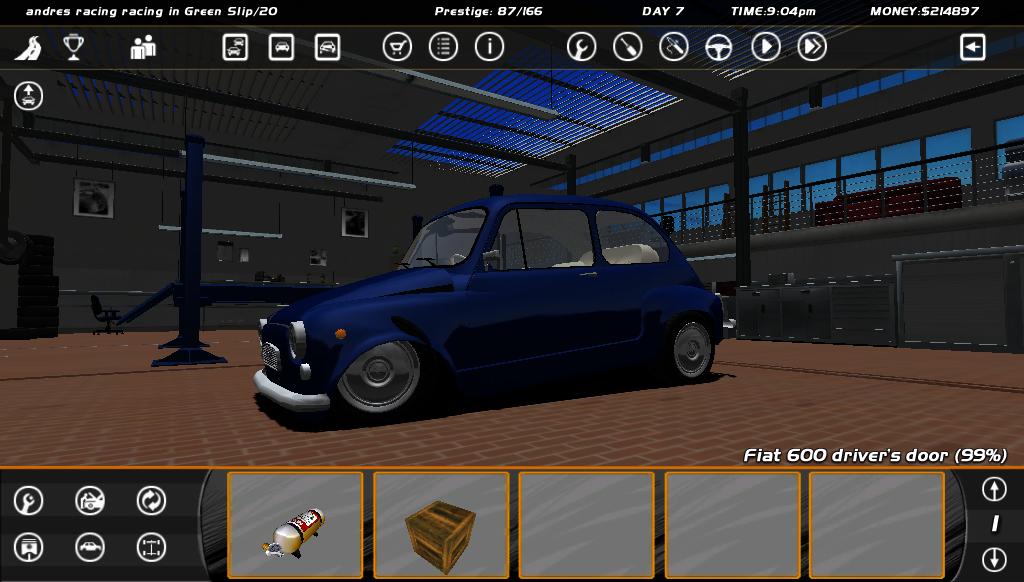This screenshot has width=1024, height=582.
Task: Click the exit back arrow button
Action: point(972,47)
